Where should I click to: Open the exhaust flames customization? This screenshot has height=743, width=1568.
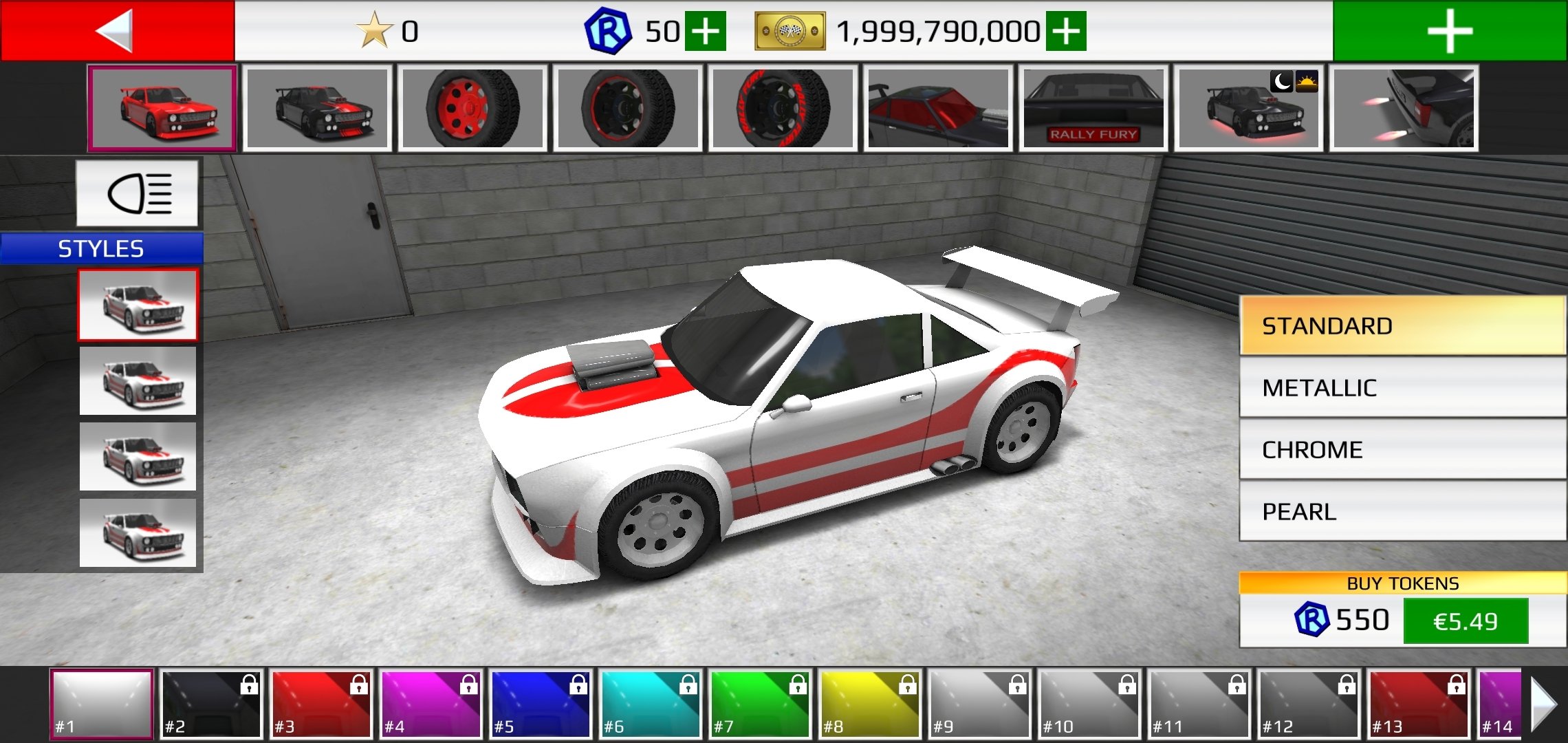tap(1403, 109)
